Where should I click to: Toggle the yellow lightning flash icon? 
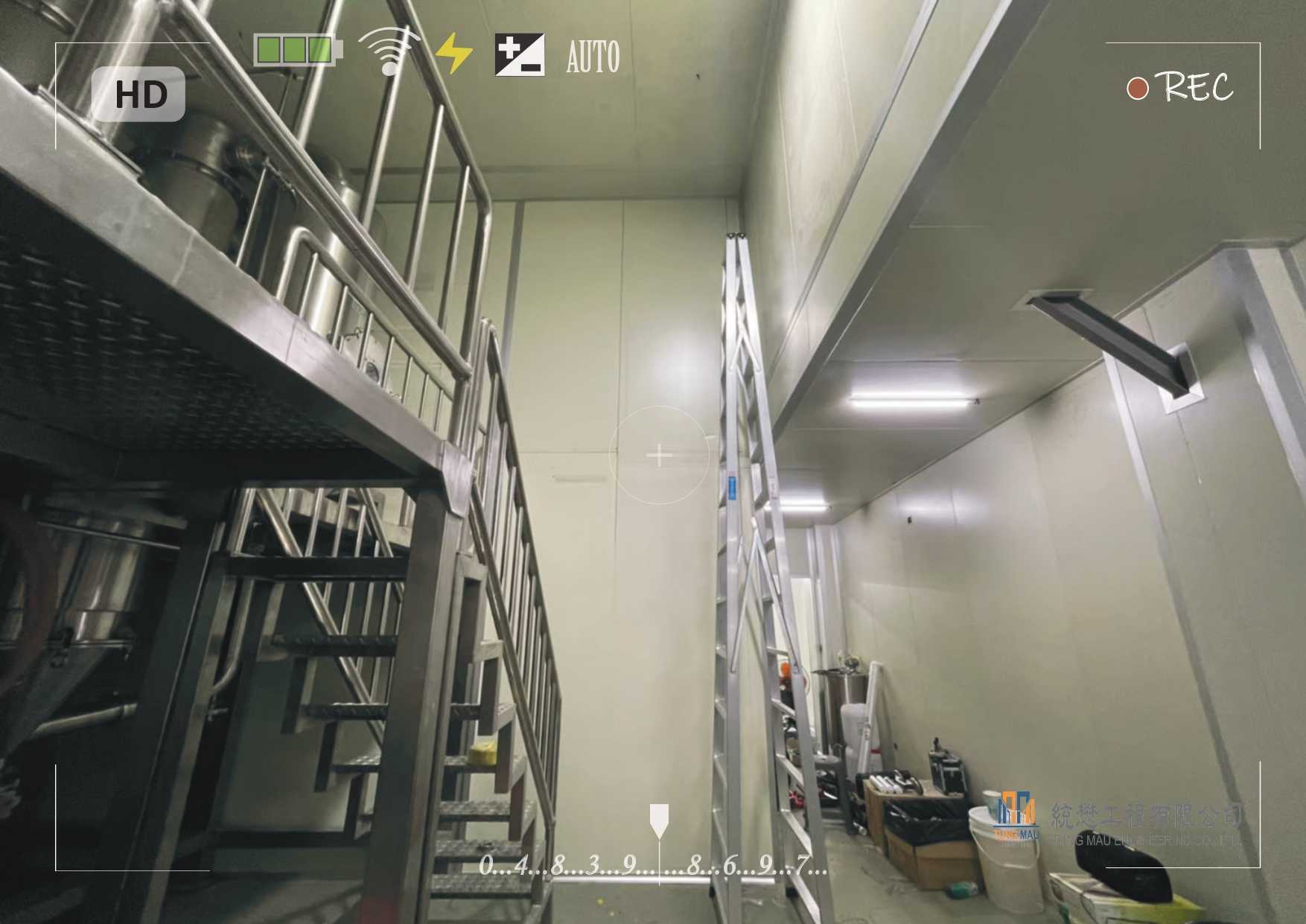pos(453,54)
